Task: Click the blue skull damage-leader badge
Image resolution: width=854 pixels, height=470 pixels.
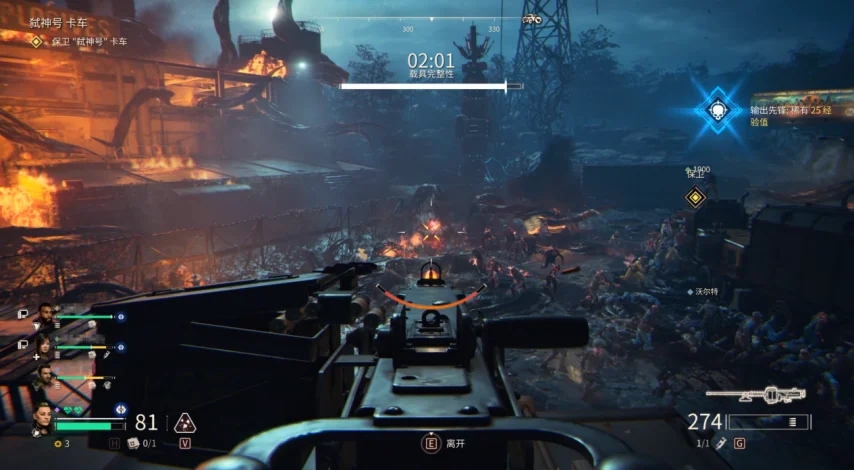Action: [x=717, y=110]
